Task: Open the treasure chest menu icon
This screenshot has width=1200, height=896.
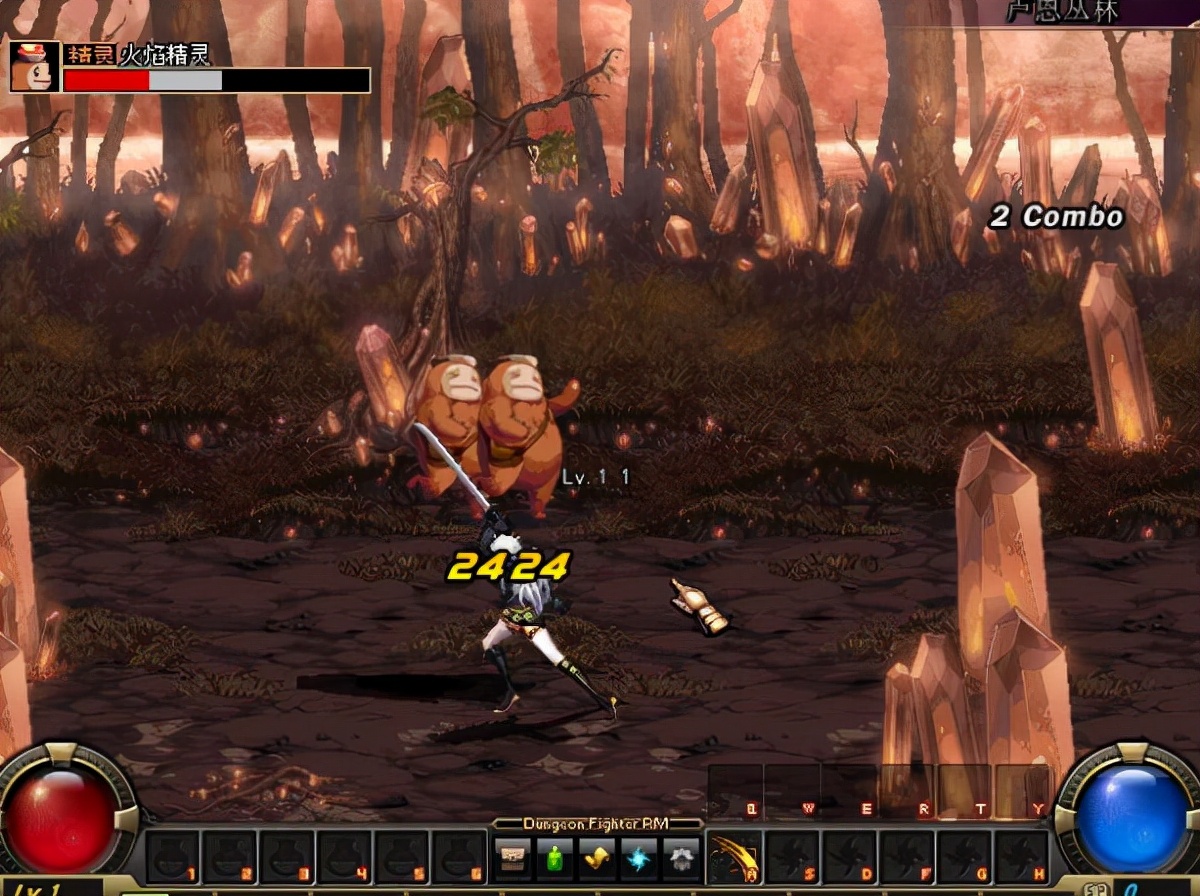Action: point(513,859)
